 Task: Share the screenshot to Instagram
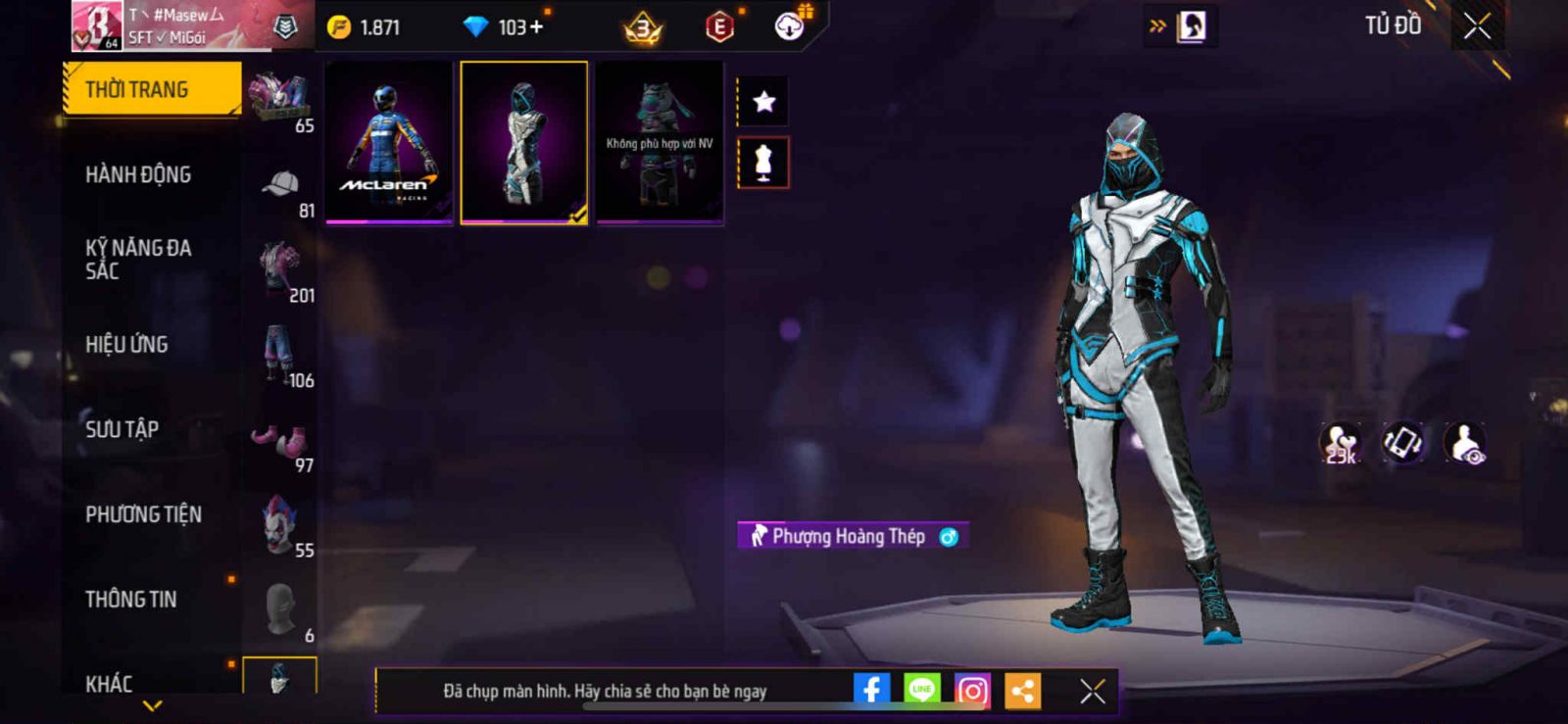pyautogui.click(x=972, y=691)
